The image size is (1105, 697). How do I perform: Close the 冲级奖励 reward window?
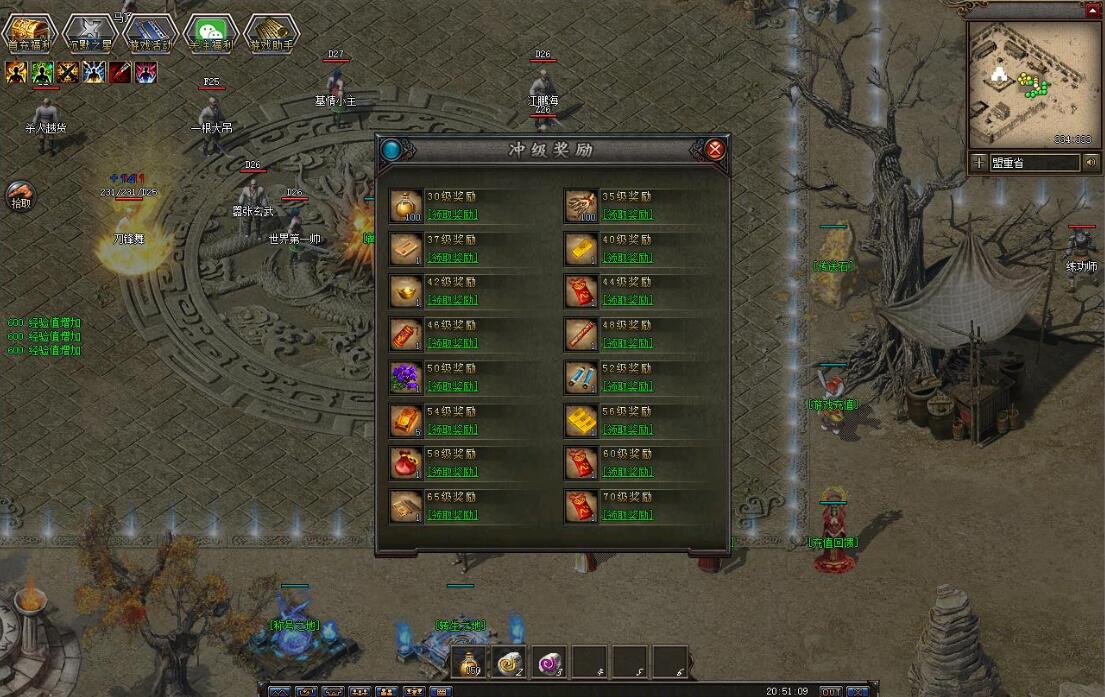click(715, 150)
